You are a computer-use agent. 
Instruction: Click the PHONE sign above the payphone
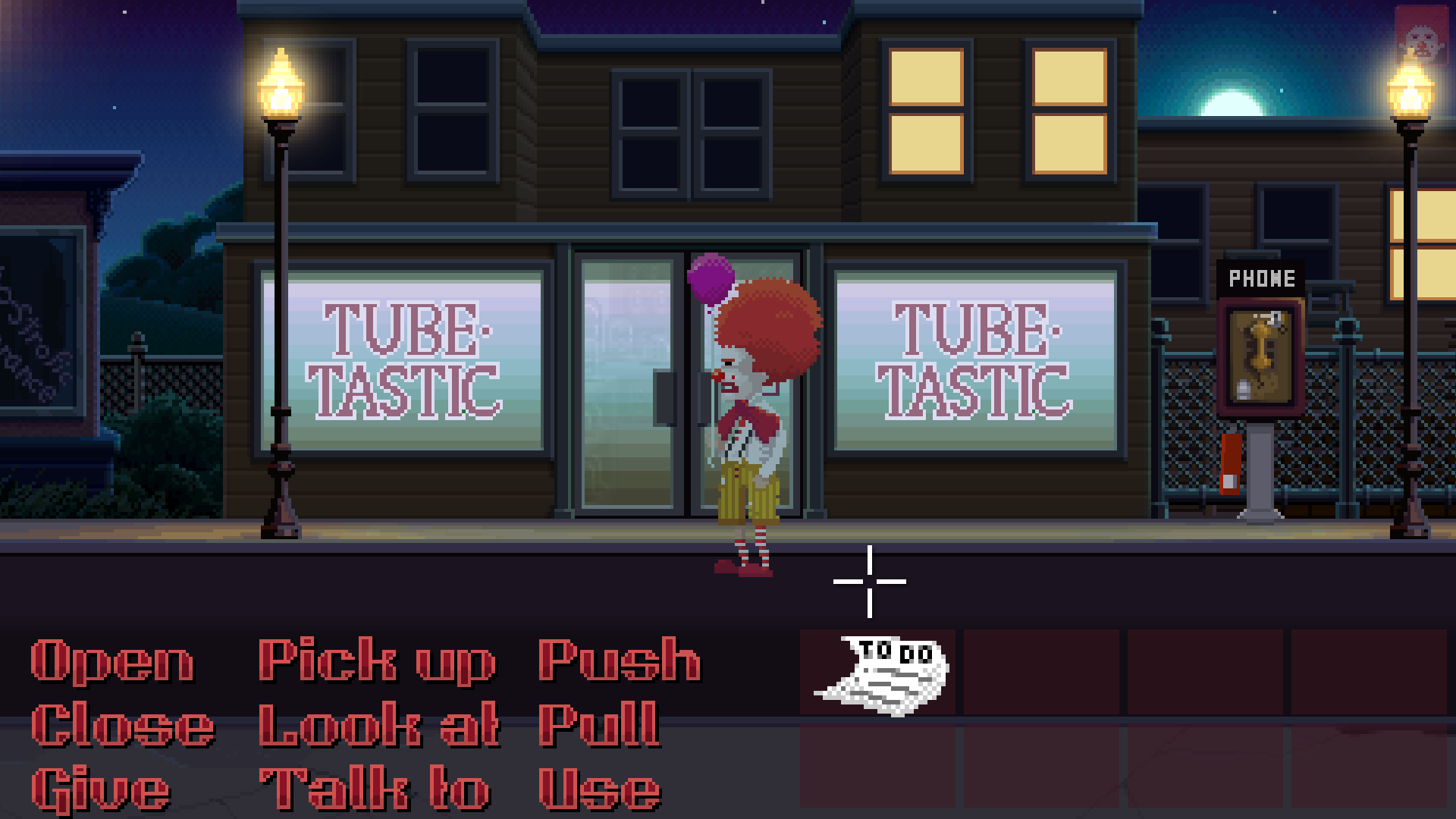click(1263, 278)
